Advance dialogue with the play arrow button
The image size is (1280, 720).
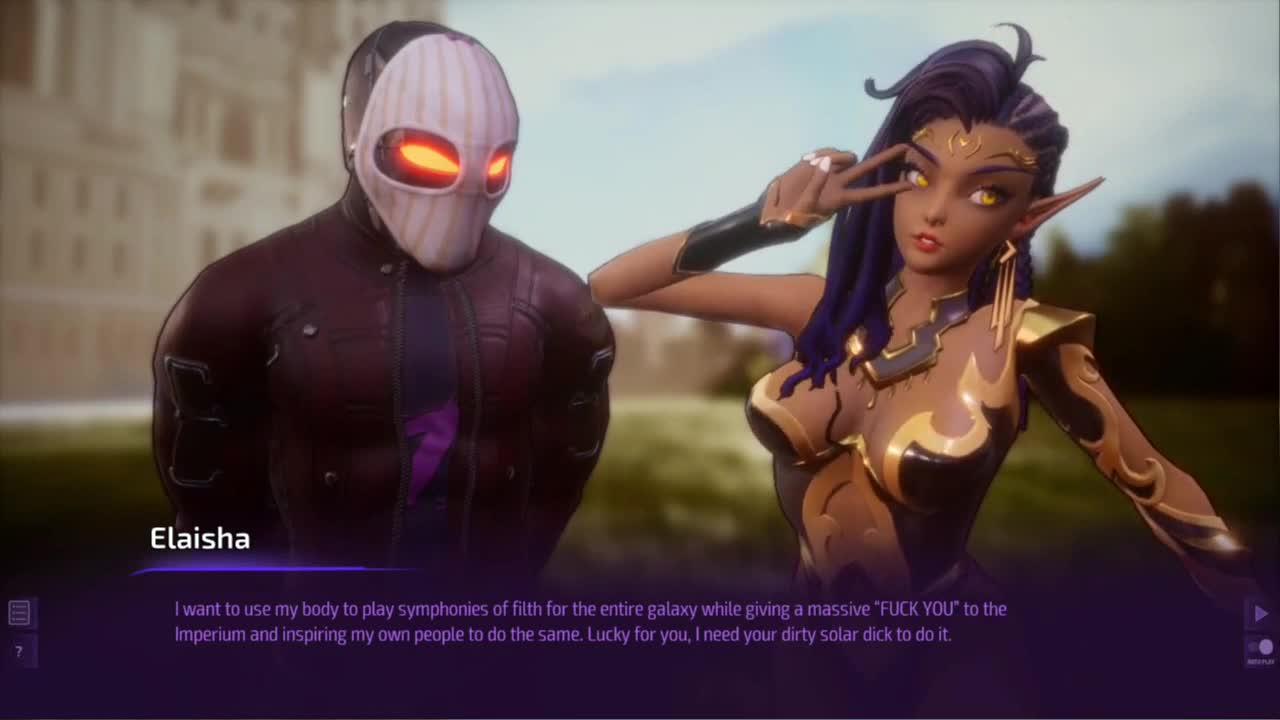(1260, 613)
